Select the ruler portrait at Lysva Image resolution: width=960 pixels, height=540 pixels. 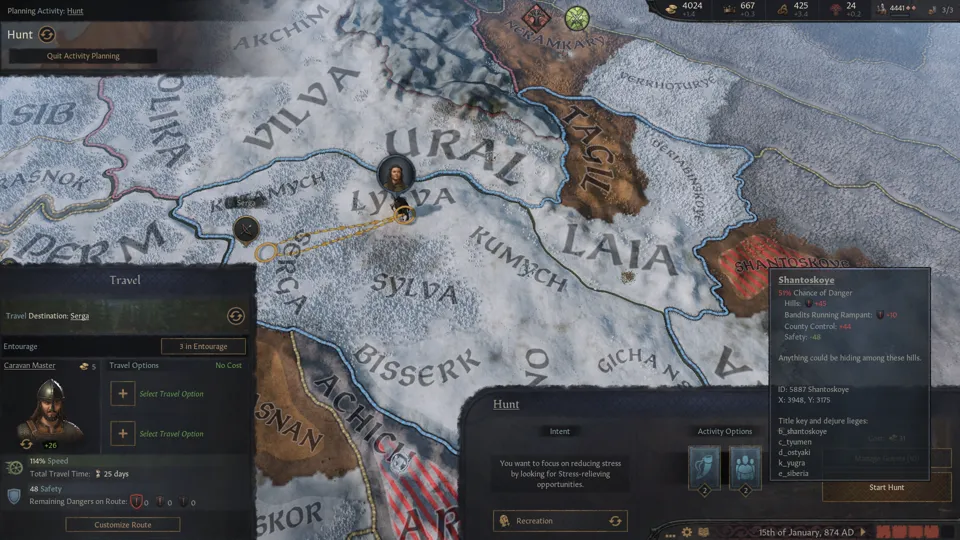tap(397, 174)
